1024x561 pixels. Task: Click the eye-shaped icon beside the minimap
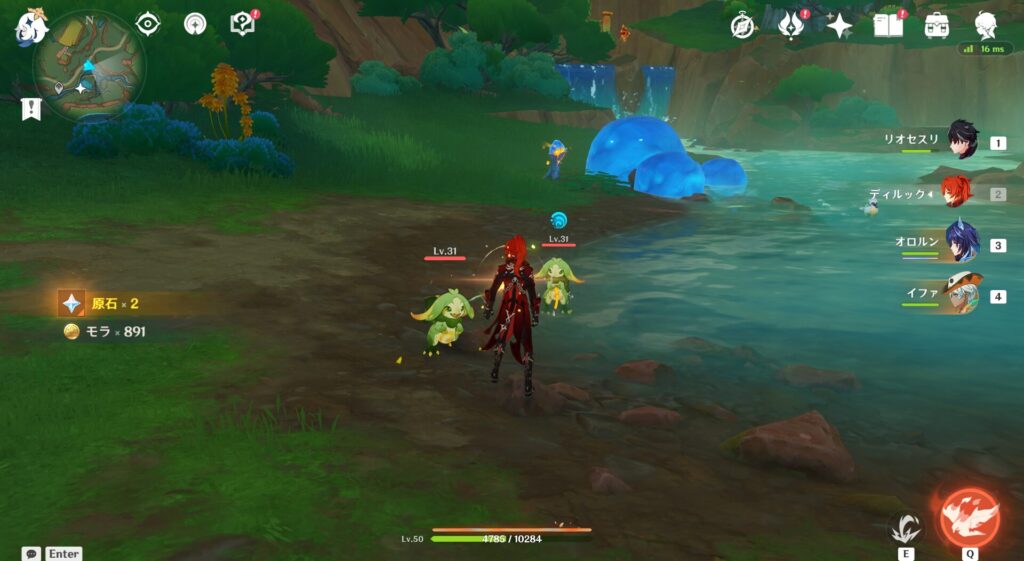coord(148,24)
